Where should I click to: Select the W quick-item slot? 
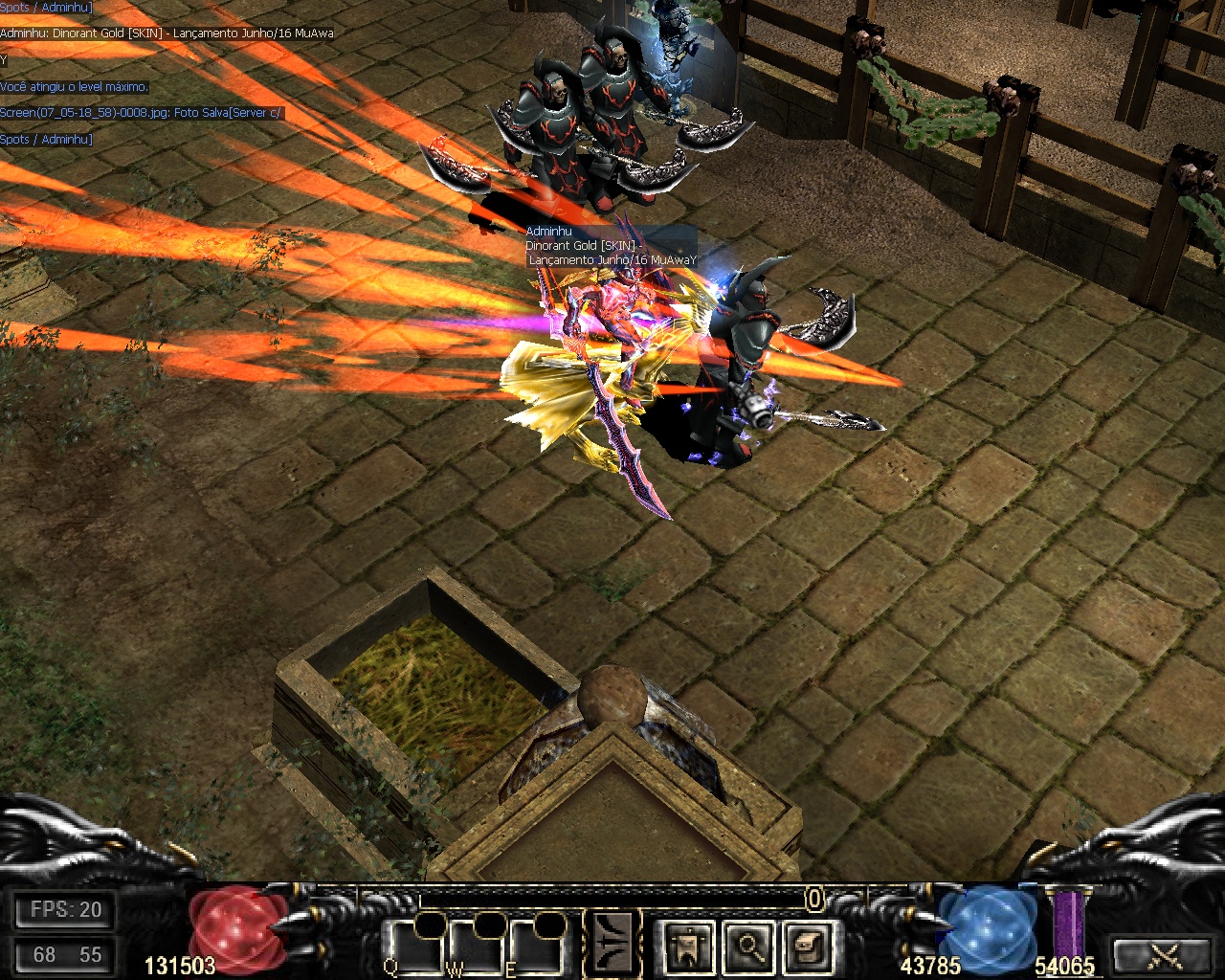pos(476,947)
